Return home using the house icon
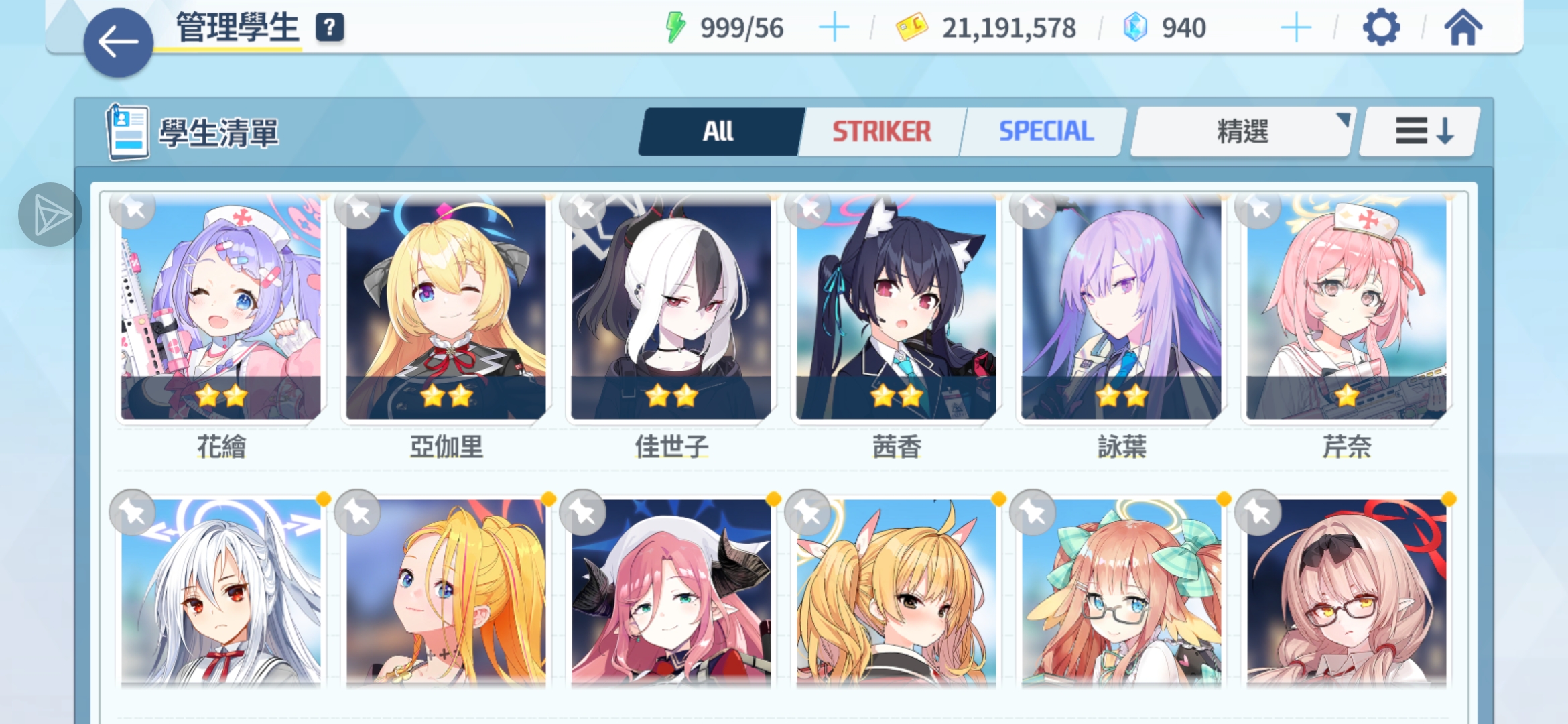Viewport: 1568px width, 724px height. click(x=1463, y=27)
